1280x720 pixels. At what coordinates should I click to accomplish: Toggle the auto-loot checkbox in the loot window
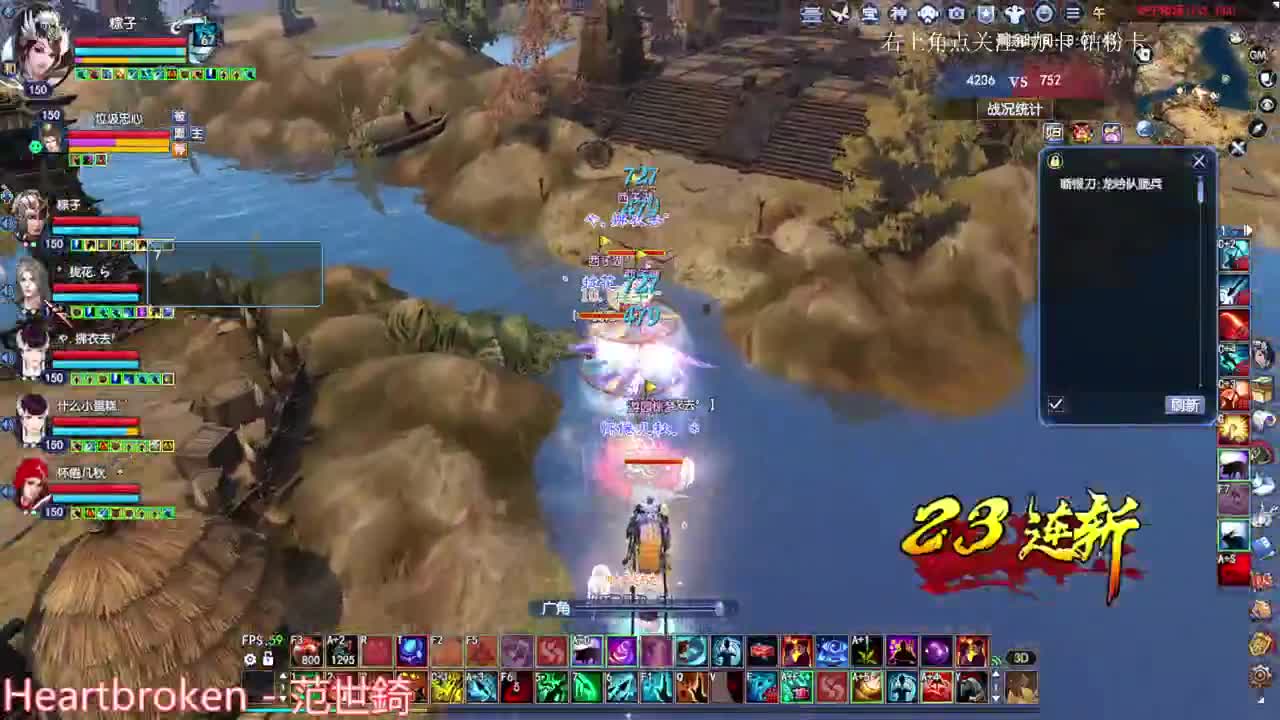click(x=1057, y=404)
